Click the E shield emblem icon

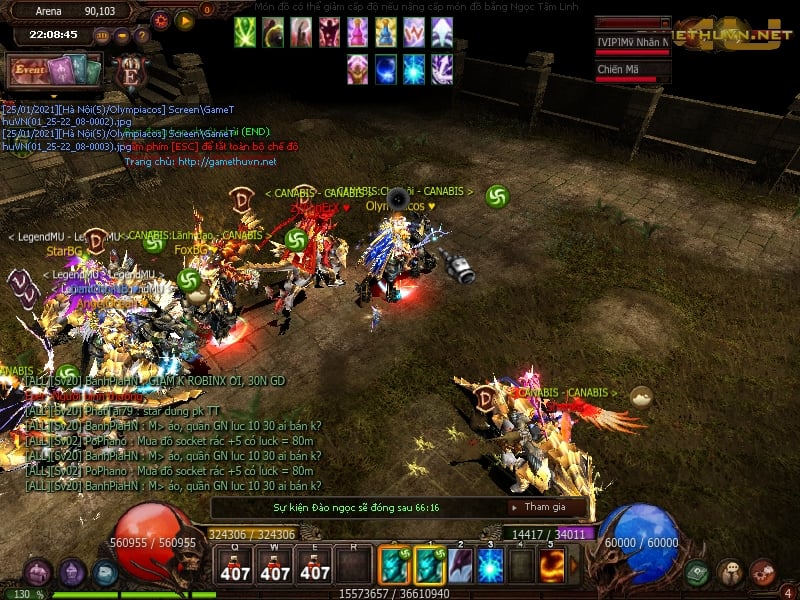pos(129,72)
